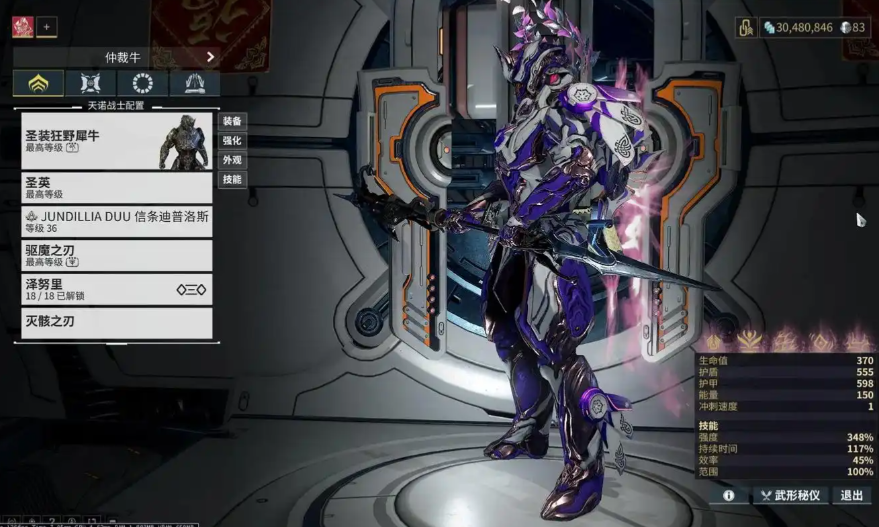Show the 技能 abilities panel
Image resolution: width=879 pixels, height=527 pixels.
[232, 180]
